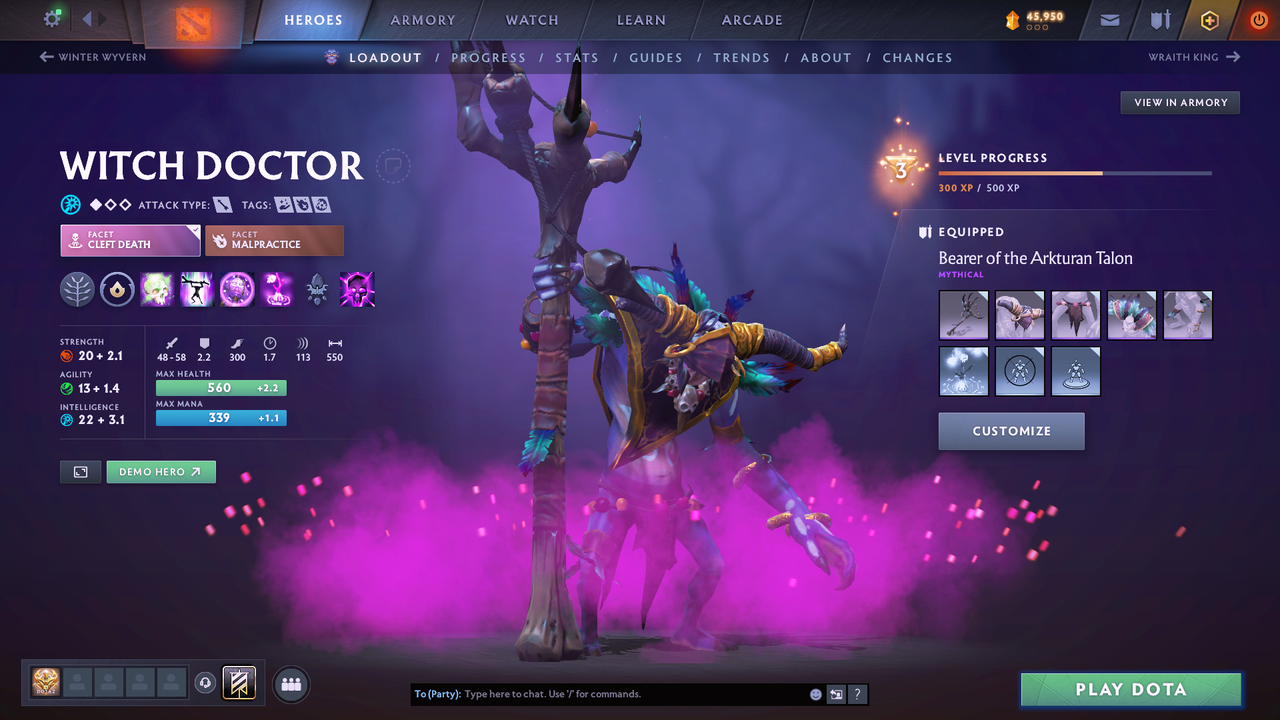The width and height of the screenshot is (1280, 720).
Task: Click the voice chat headset icon bottom bar
Action: 206,682
